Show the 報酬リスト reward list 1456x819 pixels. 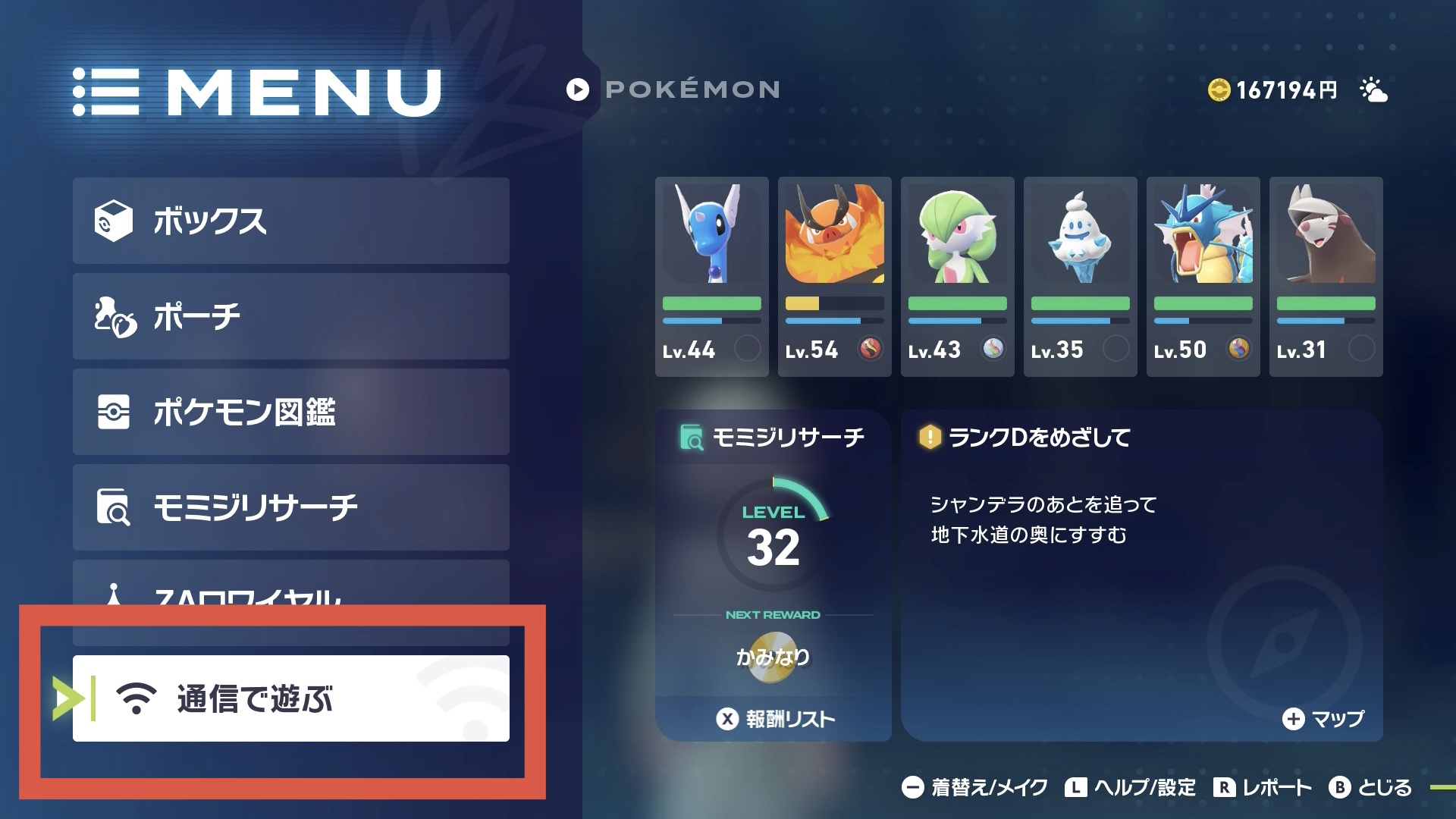click(x=775, y=719)
